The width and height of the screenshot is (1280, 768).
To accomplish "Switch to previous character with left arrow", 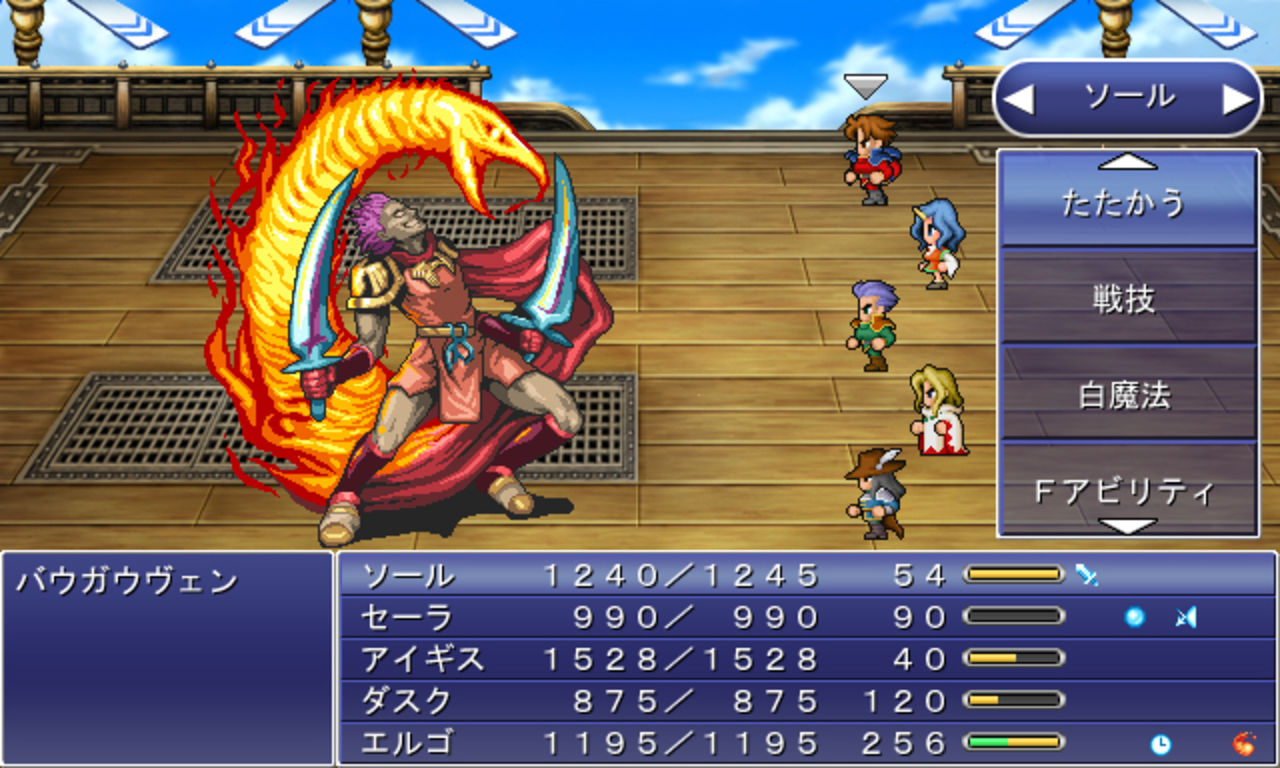I will pos(1018,99).
